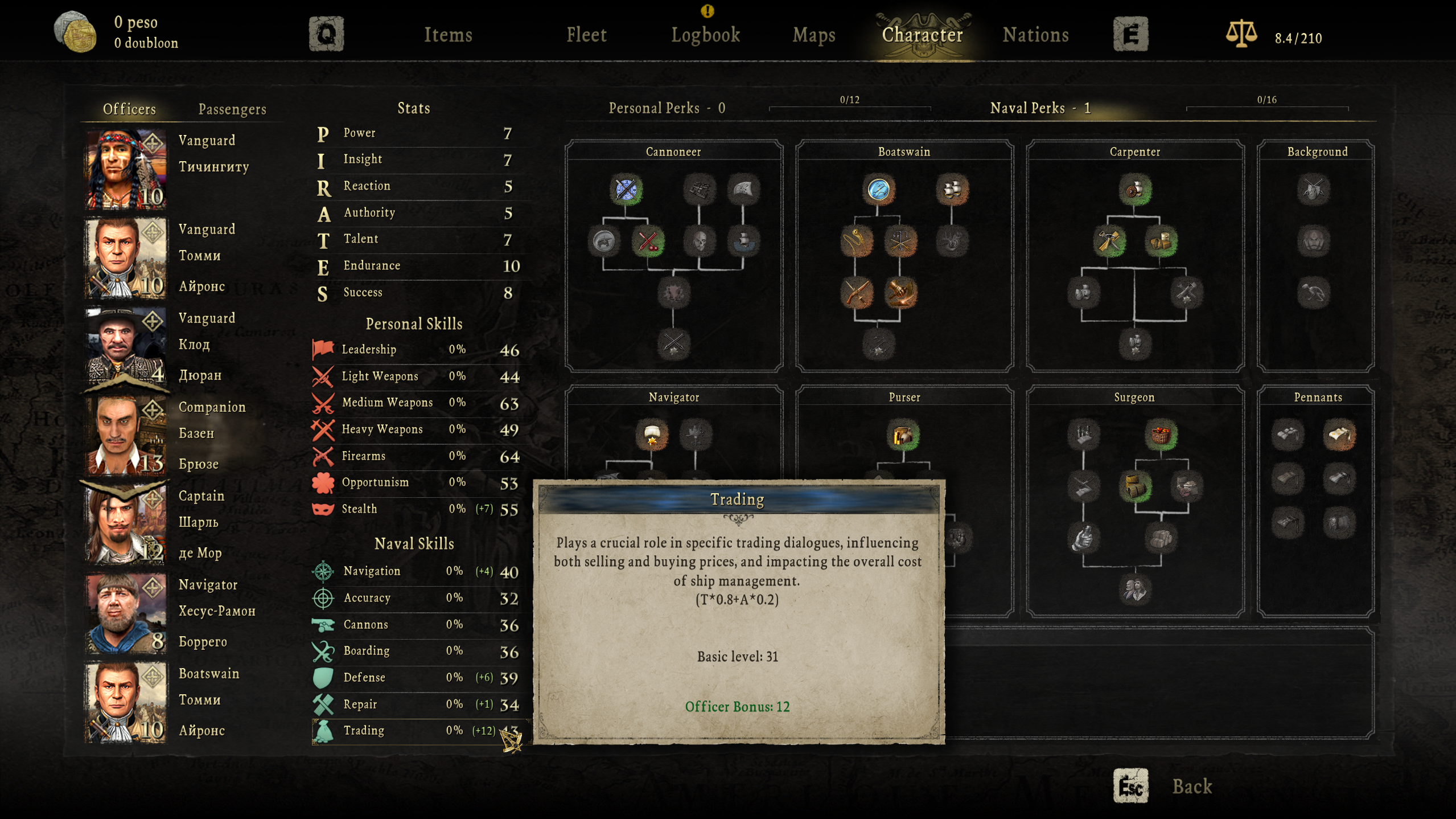Open the Logbook tab
This screenshot has width=1456, height=819.
tap(705, 35)
